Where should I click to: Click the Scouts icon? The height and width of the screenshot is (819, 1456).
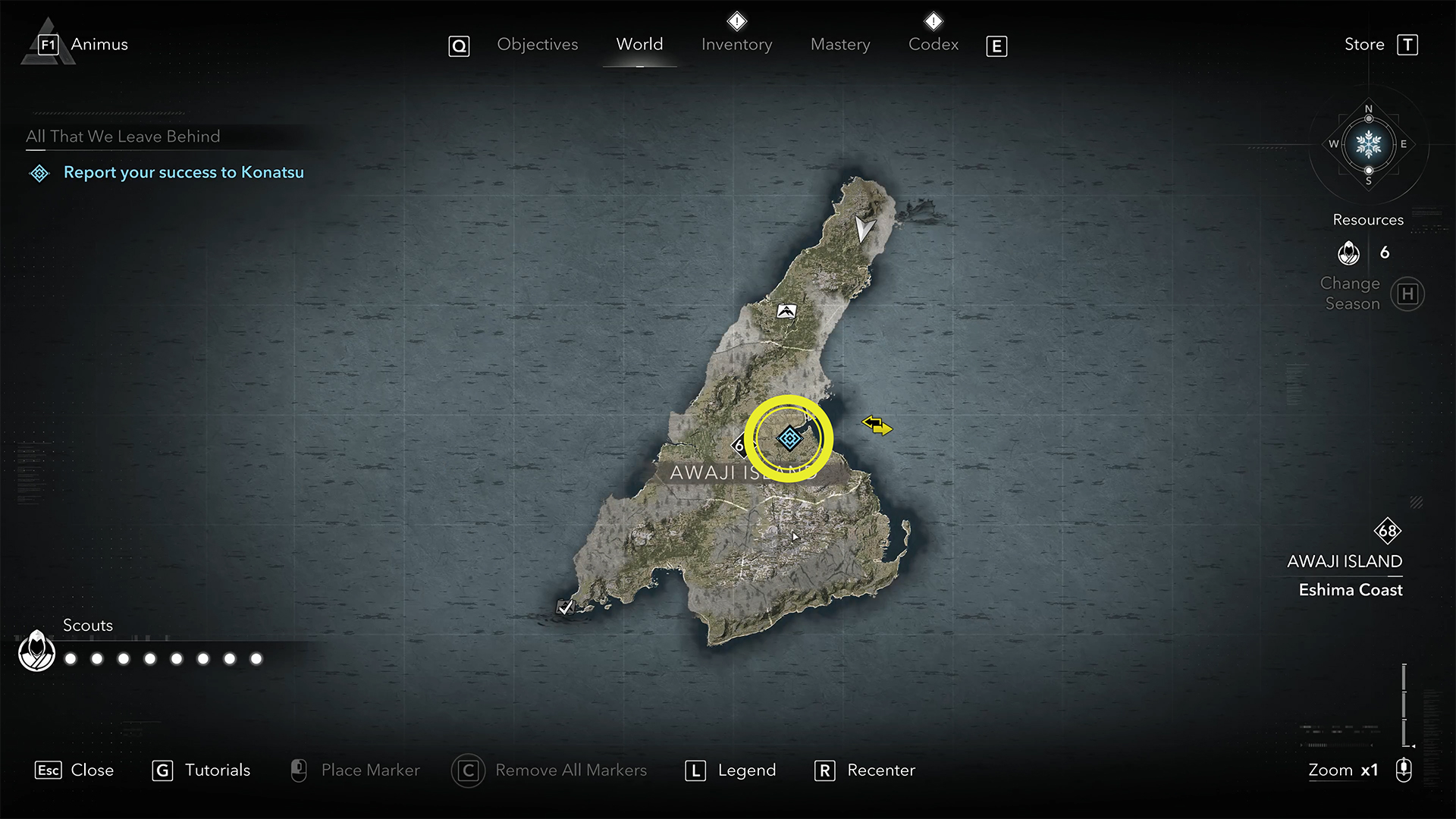pyautogui.click(x=36, y=651)
